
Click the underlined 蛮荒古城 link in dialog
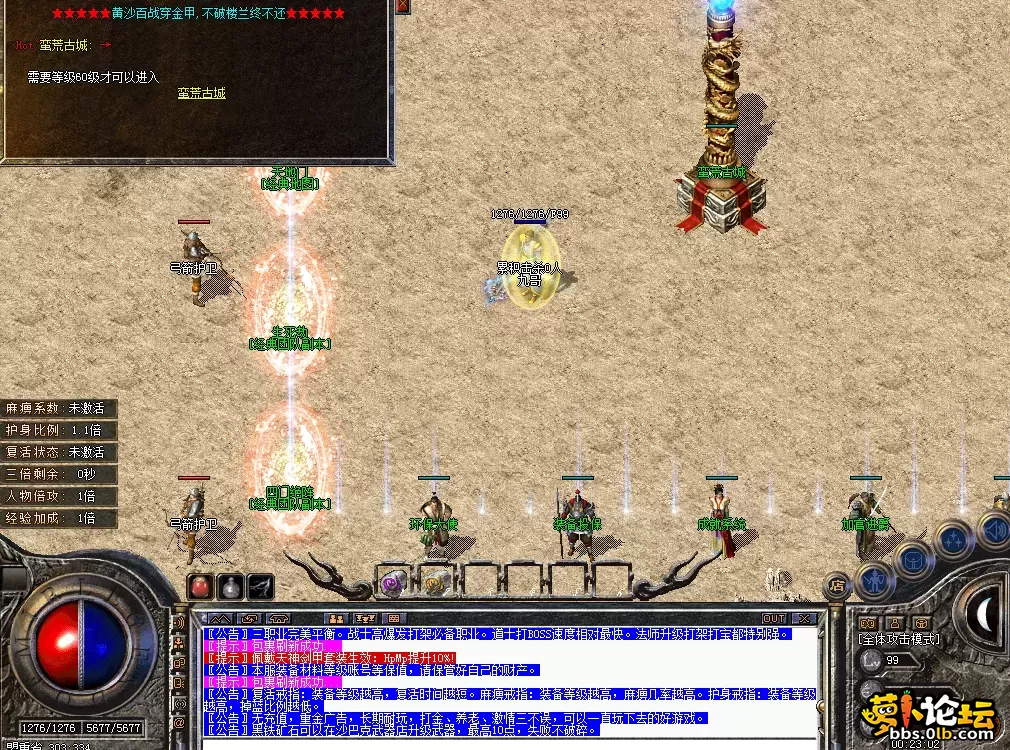point(202,93)
